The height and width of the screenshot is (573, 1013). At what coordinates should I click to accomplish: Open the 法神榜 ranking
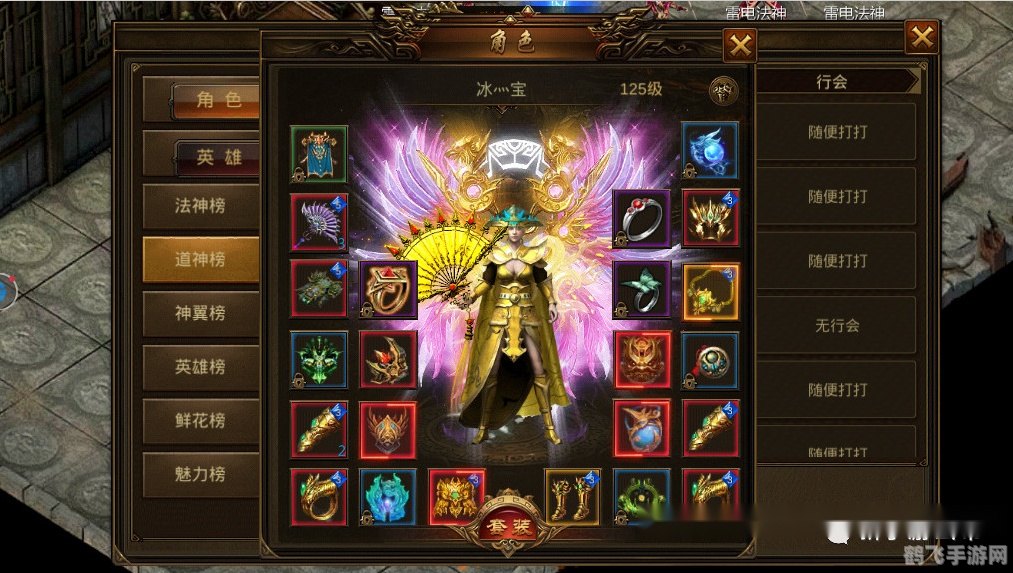(200, 206)
